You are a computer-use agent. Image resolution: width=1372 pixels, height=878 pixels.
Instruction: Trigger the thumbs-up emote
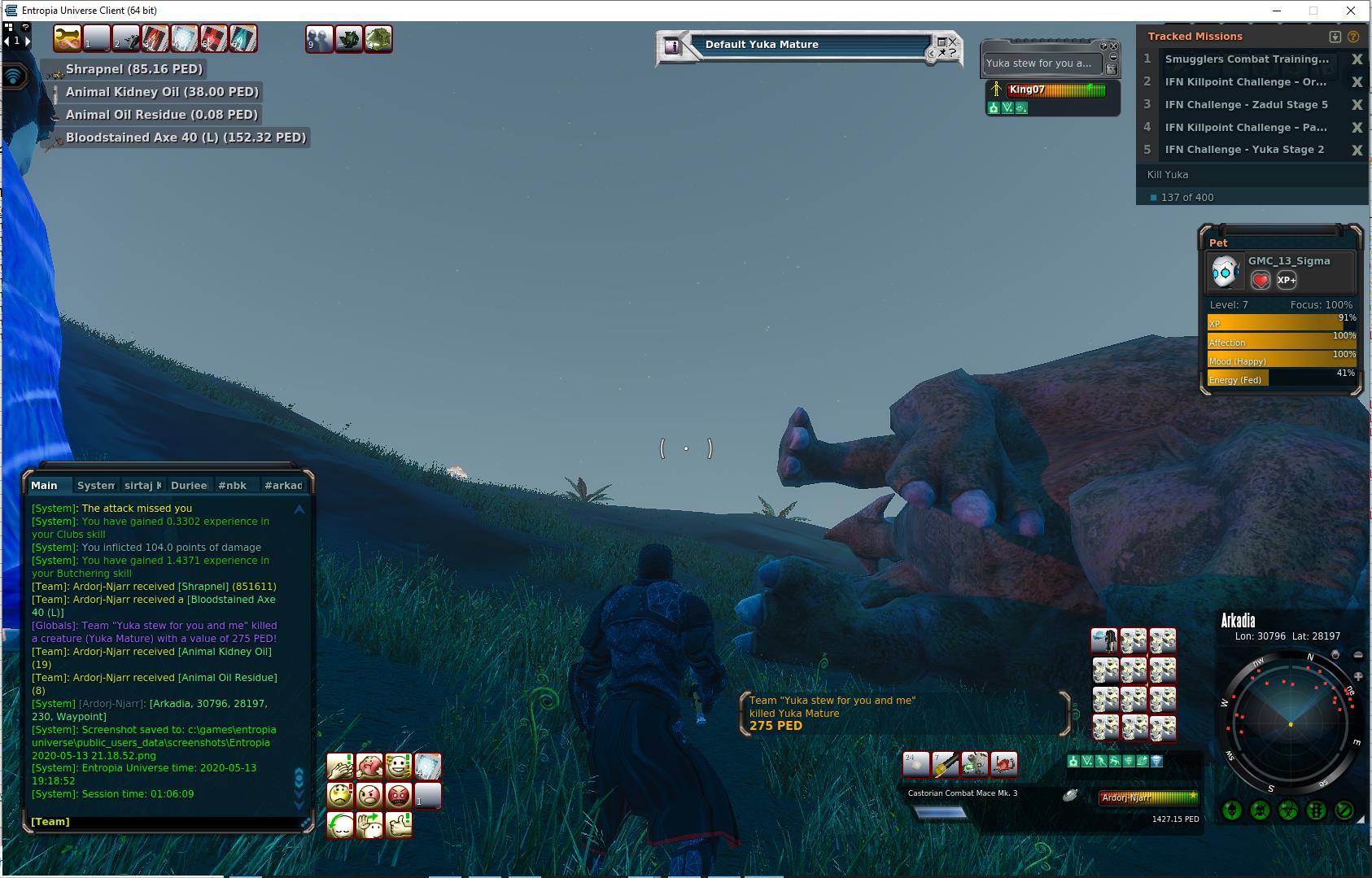click(x=399, y=825)
